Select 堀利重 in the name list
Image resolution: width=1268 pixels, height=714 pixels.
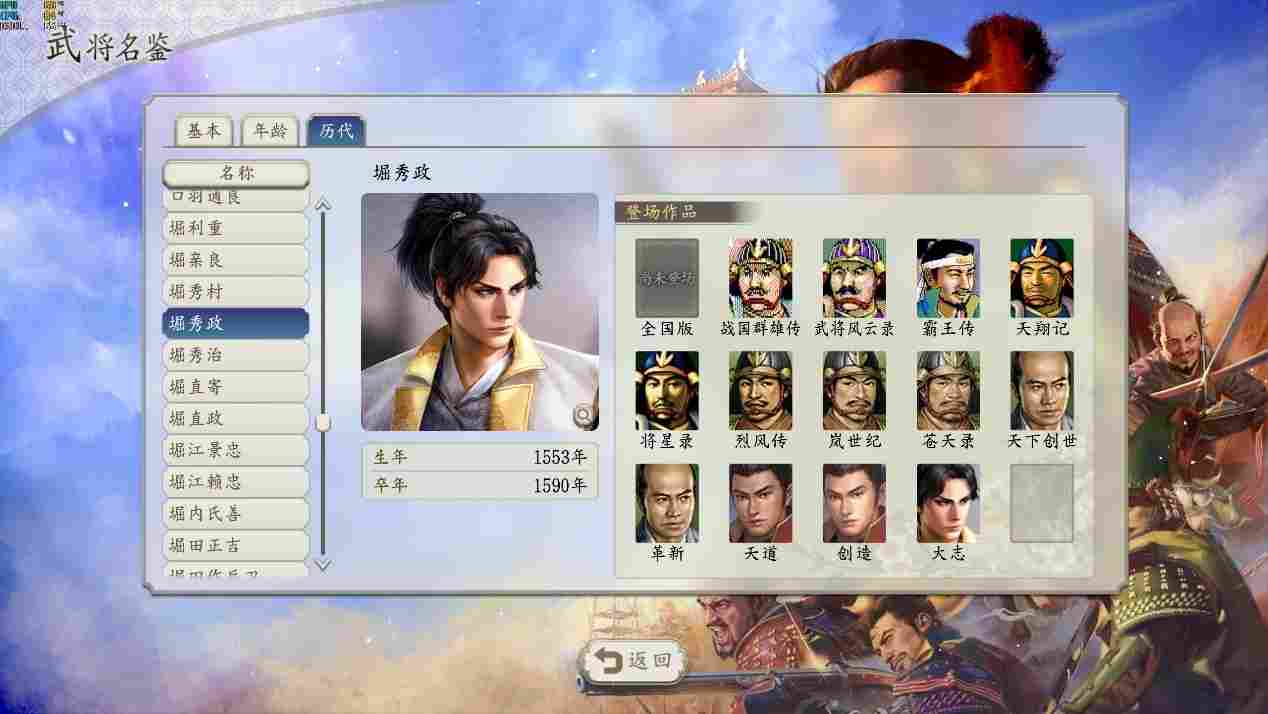pyautogui.click(x=236, y=228)
